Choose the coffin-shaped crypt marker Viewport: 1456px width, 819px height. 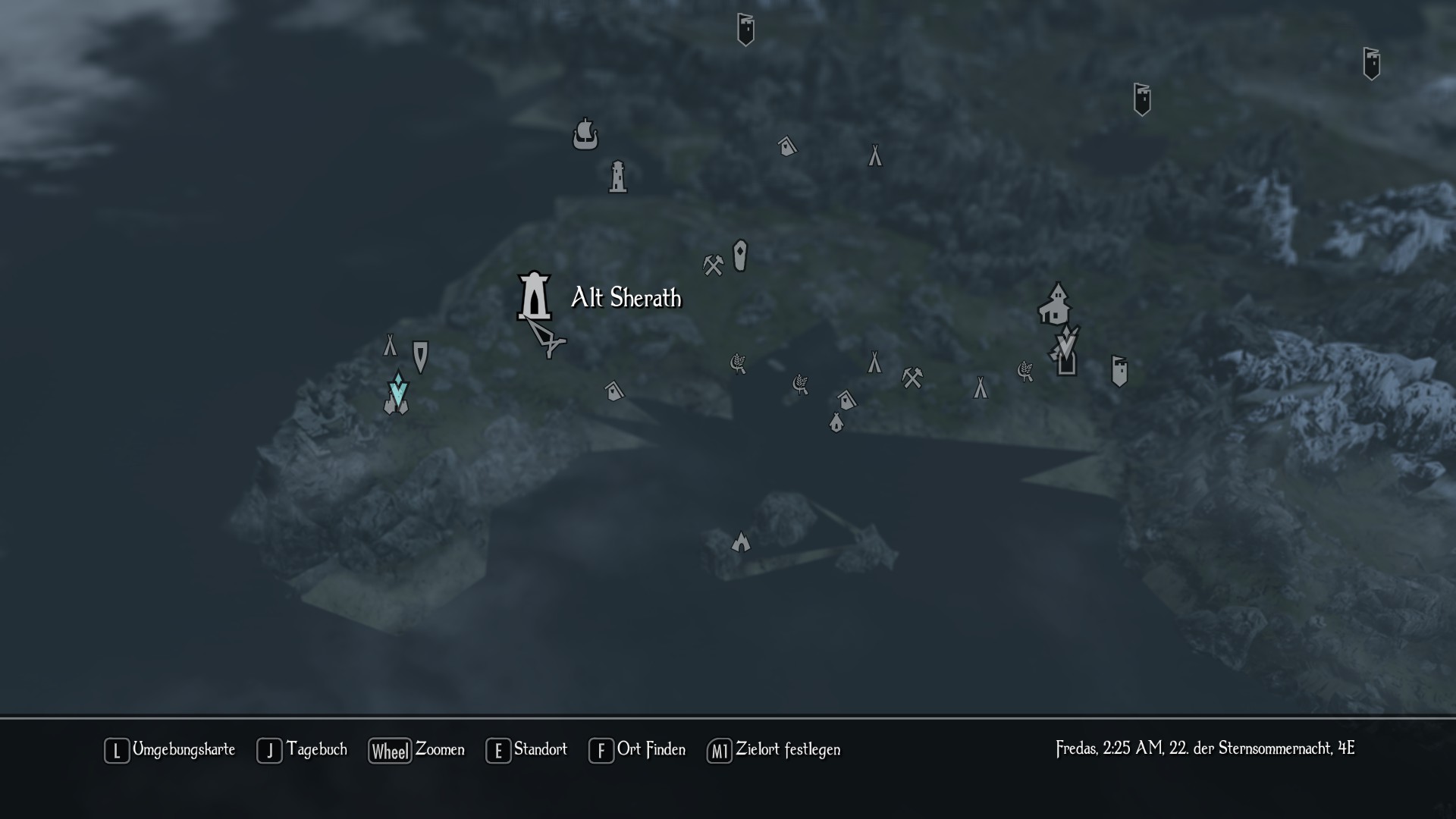click(740, 256)
